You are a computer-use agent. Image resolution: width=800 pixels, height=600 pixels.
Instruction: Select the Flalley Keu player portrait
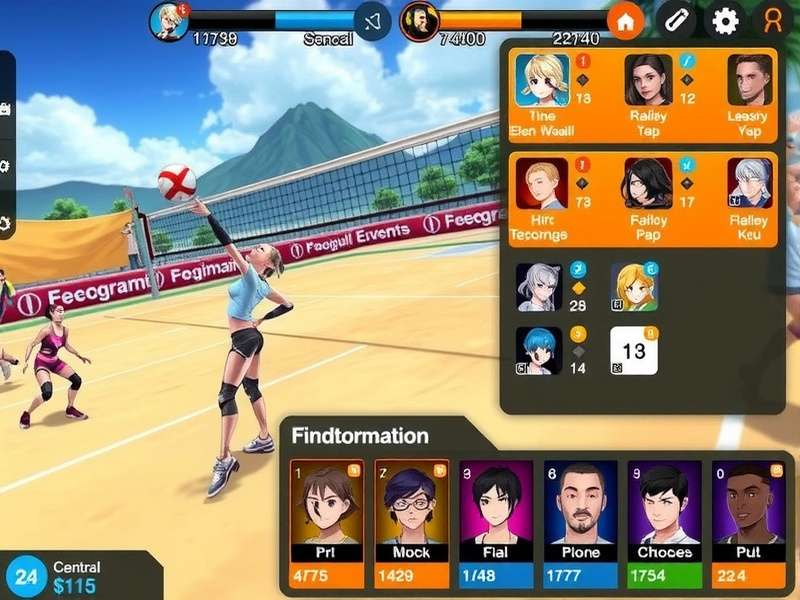(749, 183)
